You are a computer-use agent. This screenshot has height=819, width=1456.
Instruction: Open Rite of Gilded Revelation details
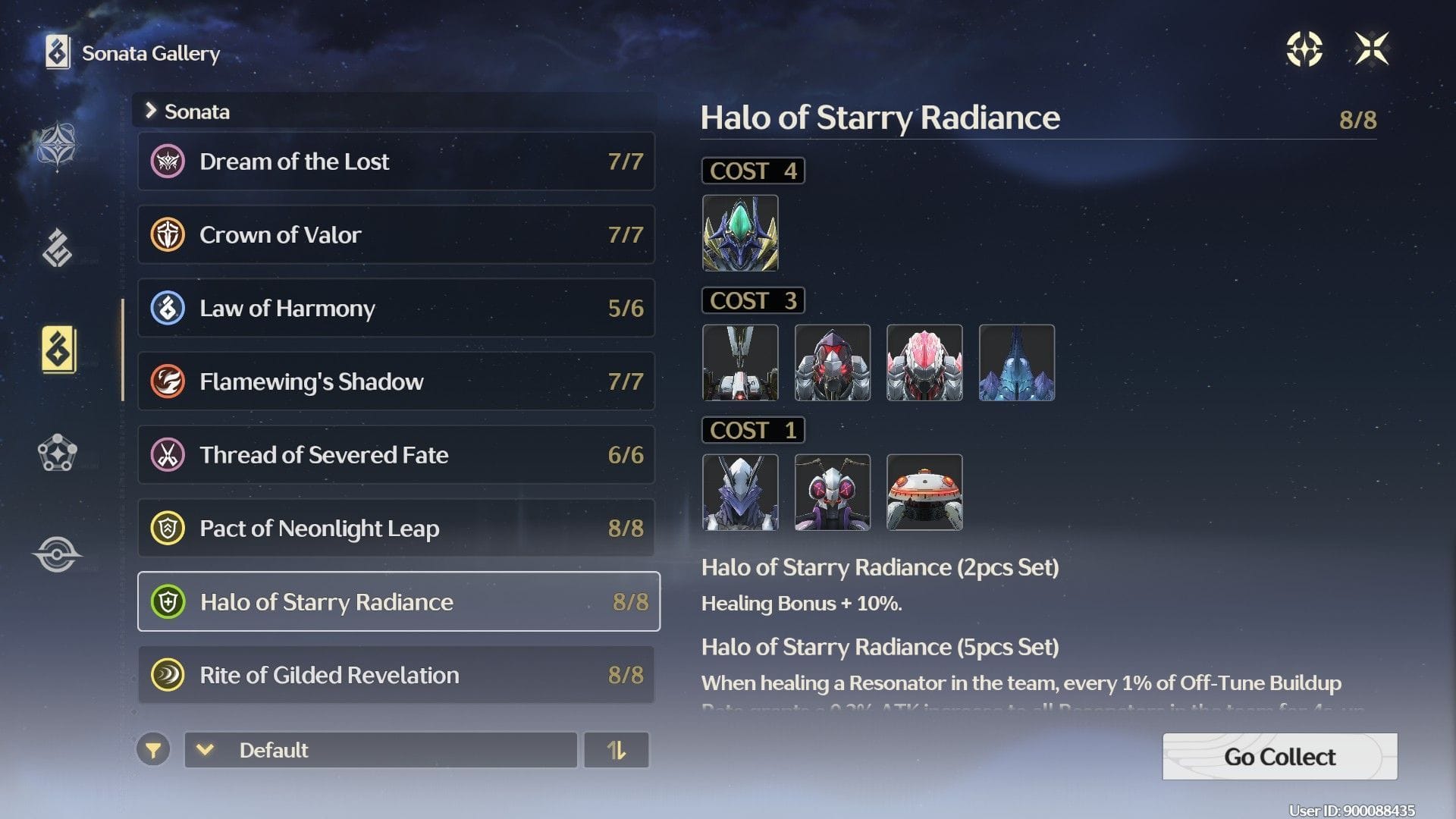point(396,675)
